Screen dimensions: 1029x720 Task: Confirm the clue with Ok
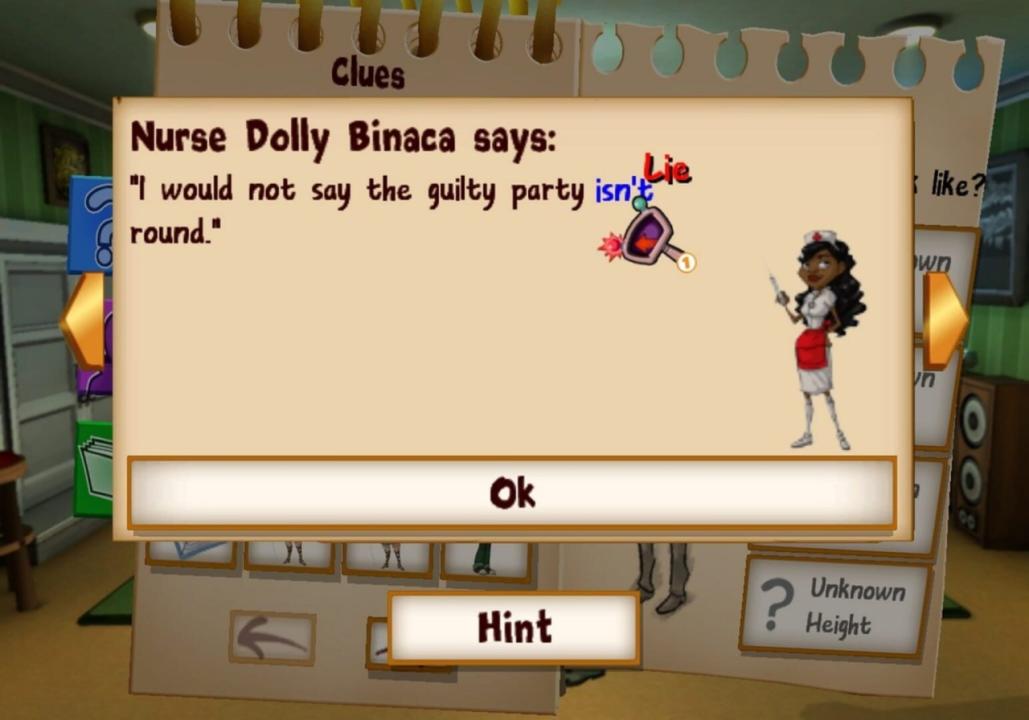pyautogui.click(x=511, y=493)
